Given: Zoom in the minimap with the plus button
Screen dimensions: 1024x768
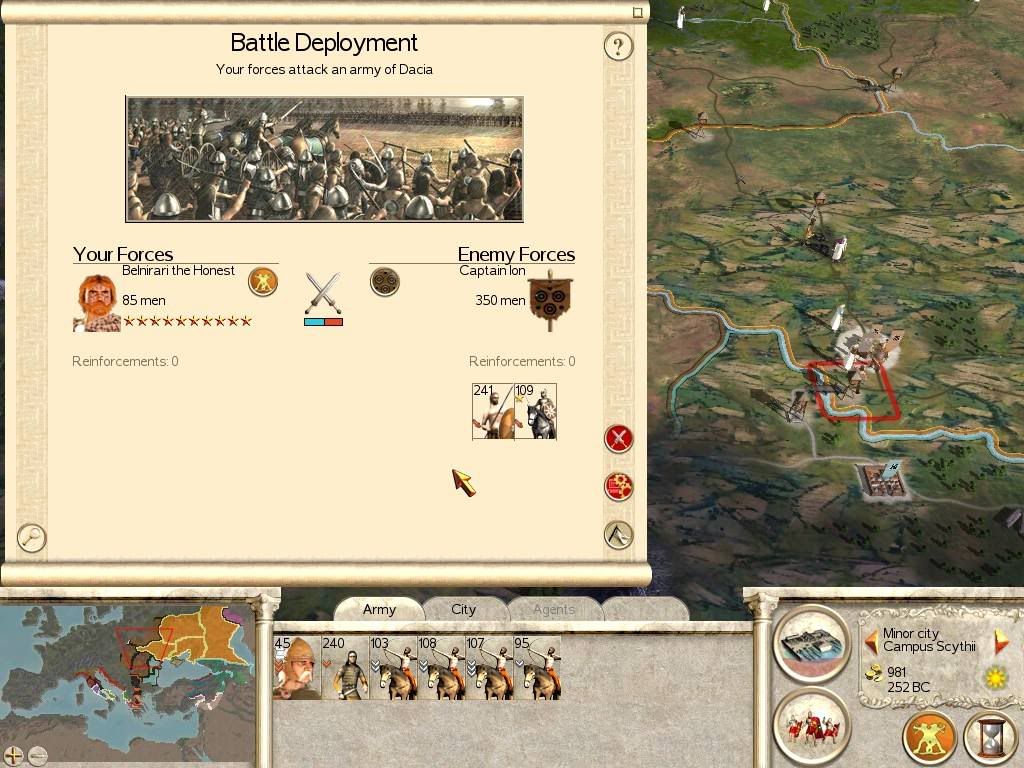Looking at the screenshot, I should pos(13,755).
